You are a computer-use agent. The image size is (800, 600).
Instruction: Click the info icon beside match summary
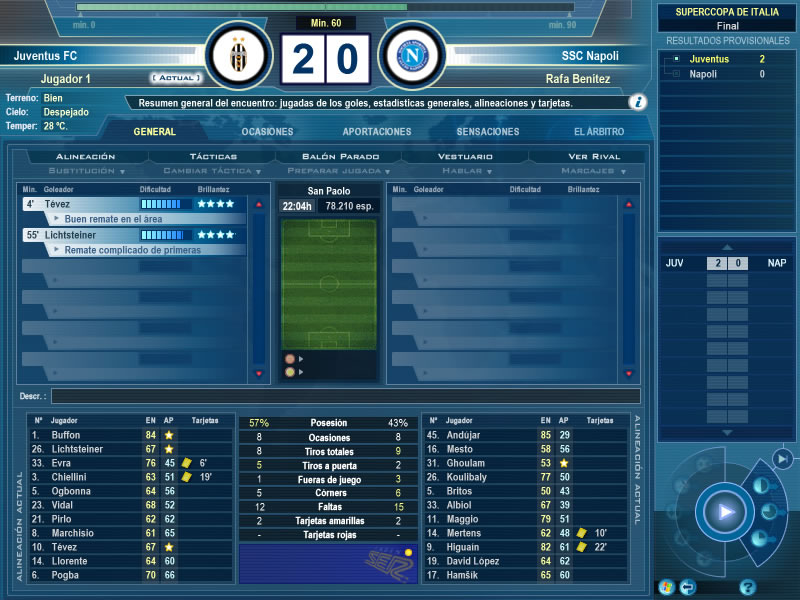(x=637, y=102)
